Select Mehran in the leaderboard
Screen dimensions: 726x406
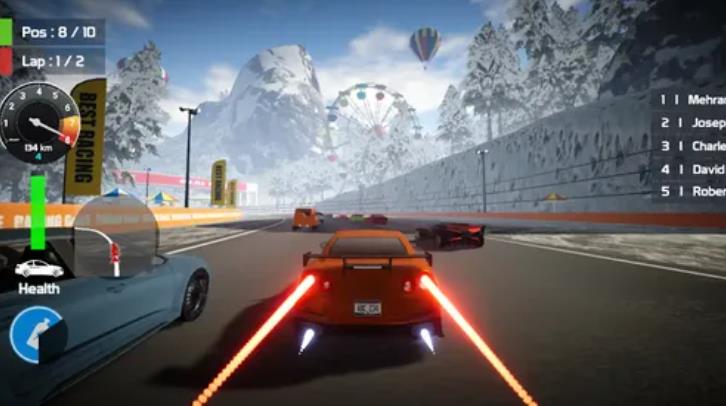(691, 100)
